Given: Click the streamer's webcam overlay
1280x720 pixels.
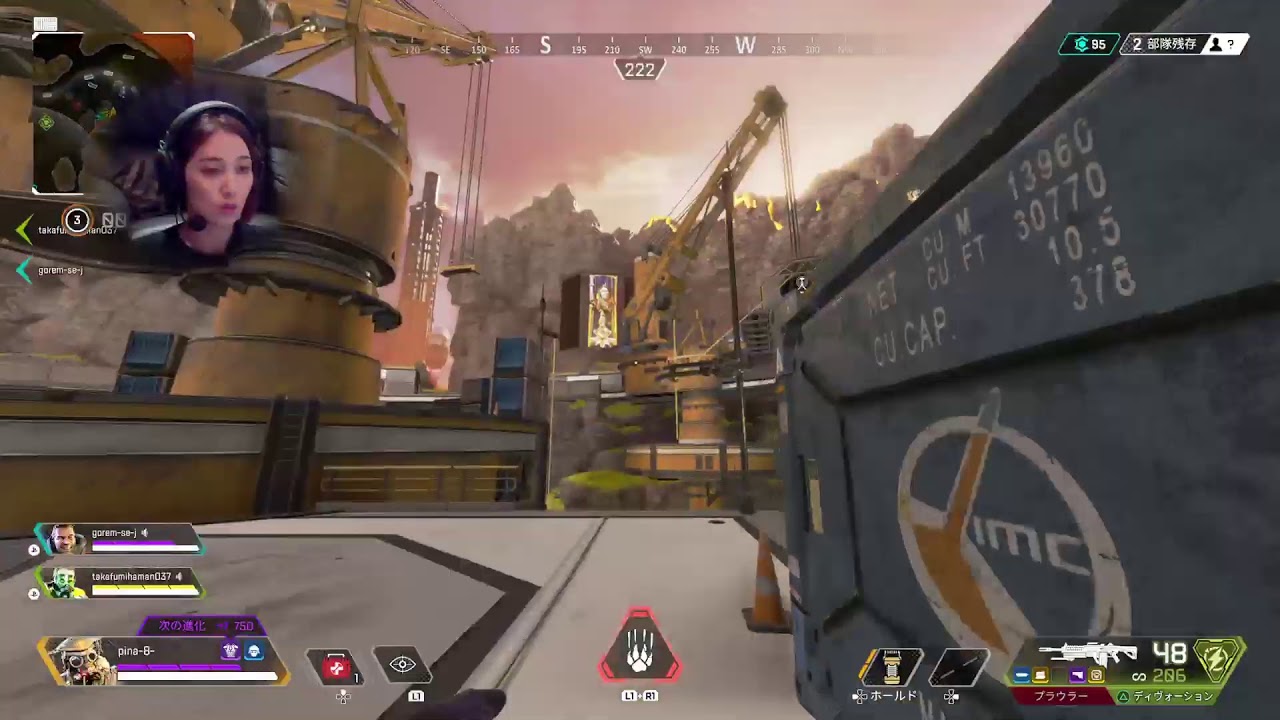Looking at the screenshot, I should tap(205, 185).
